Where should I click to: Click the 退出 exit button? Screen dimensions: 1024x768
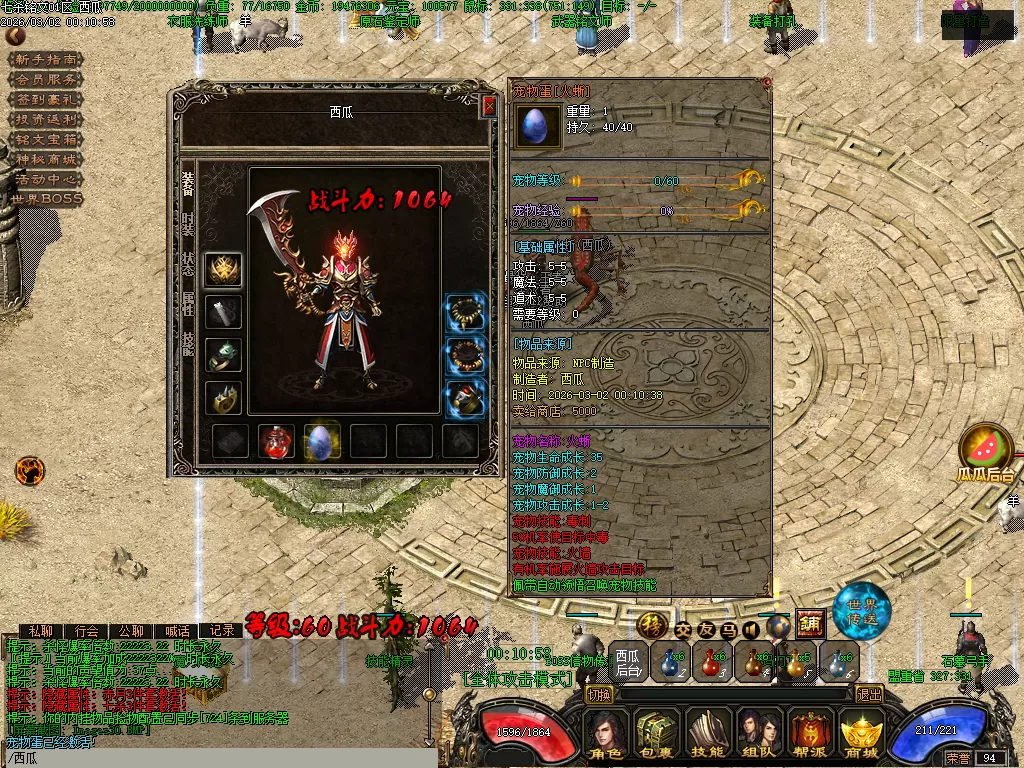coord(869,694)
